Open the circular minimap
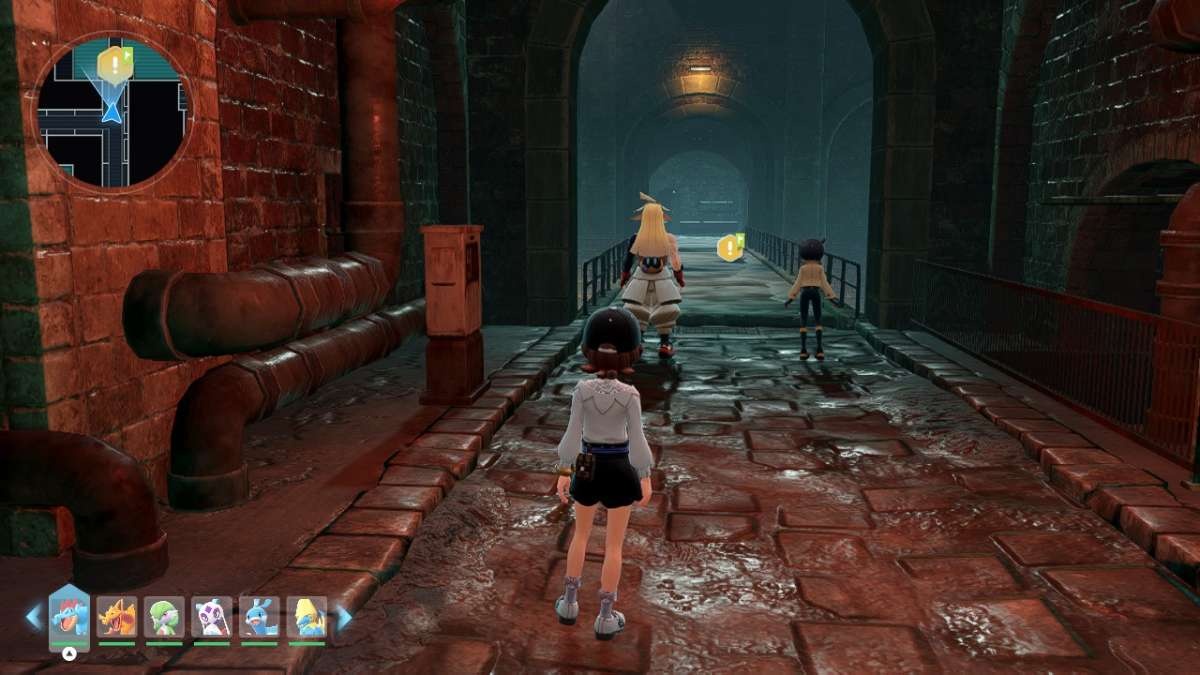This screenshot has width=1200, height=675. [x=112, y=111]
